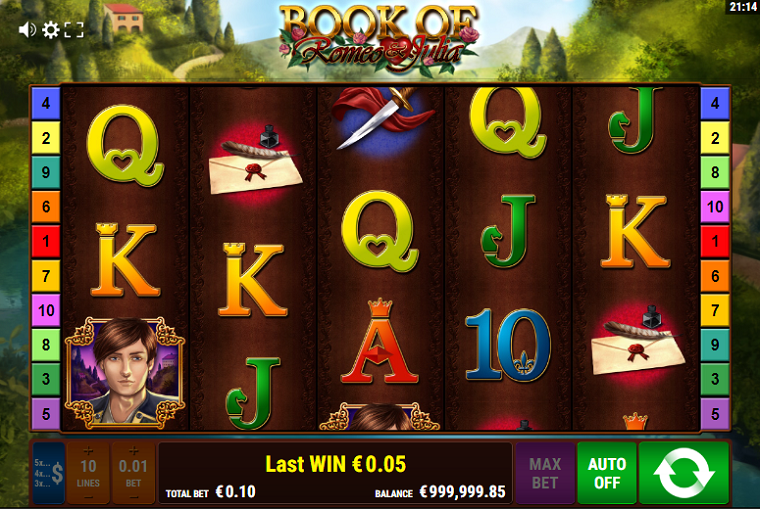Open settings via the gear icon

point(51,30)
